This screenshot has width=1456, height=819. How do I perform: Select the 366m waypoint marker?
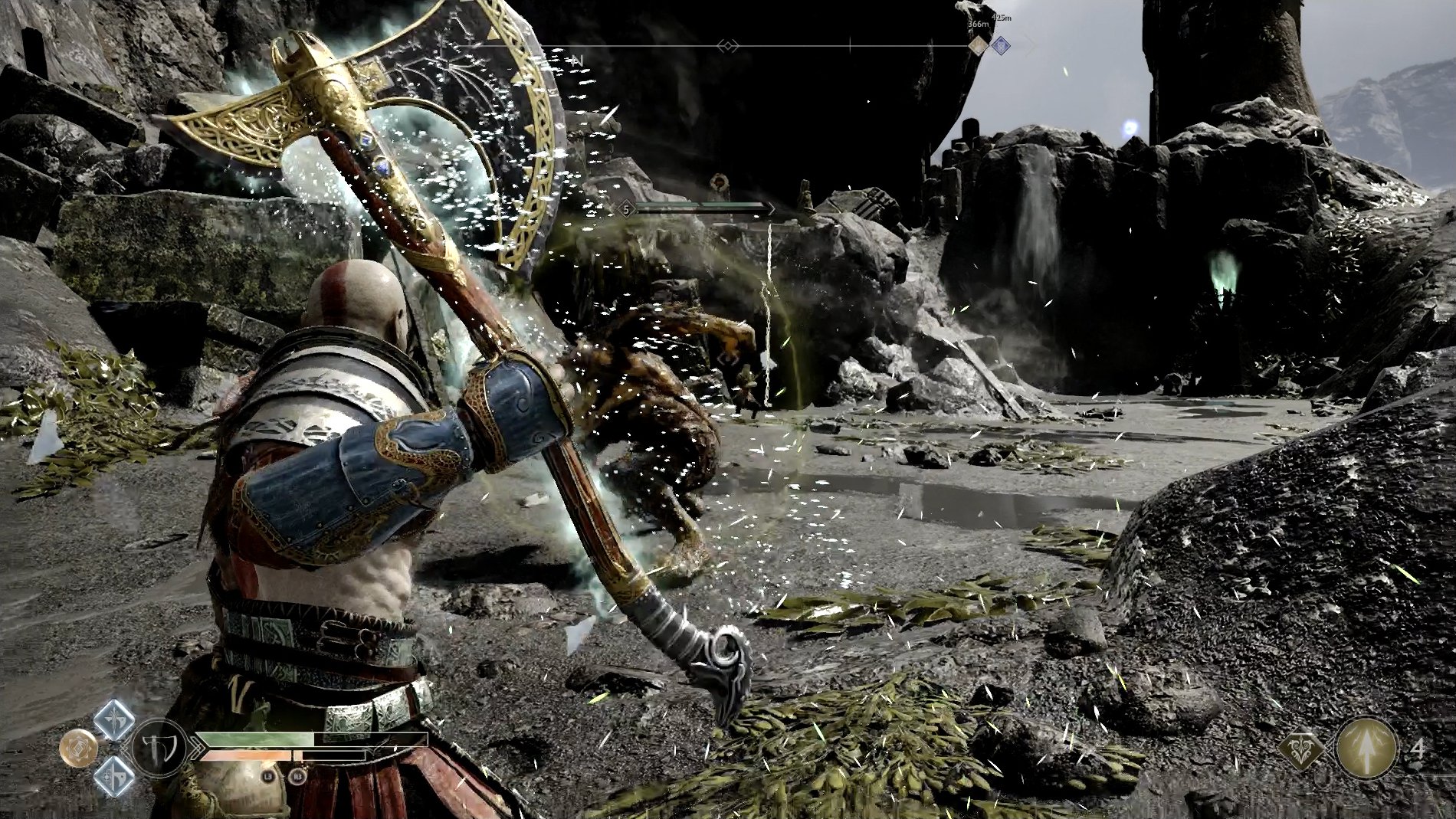tap(978, 24)
